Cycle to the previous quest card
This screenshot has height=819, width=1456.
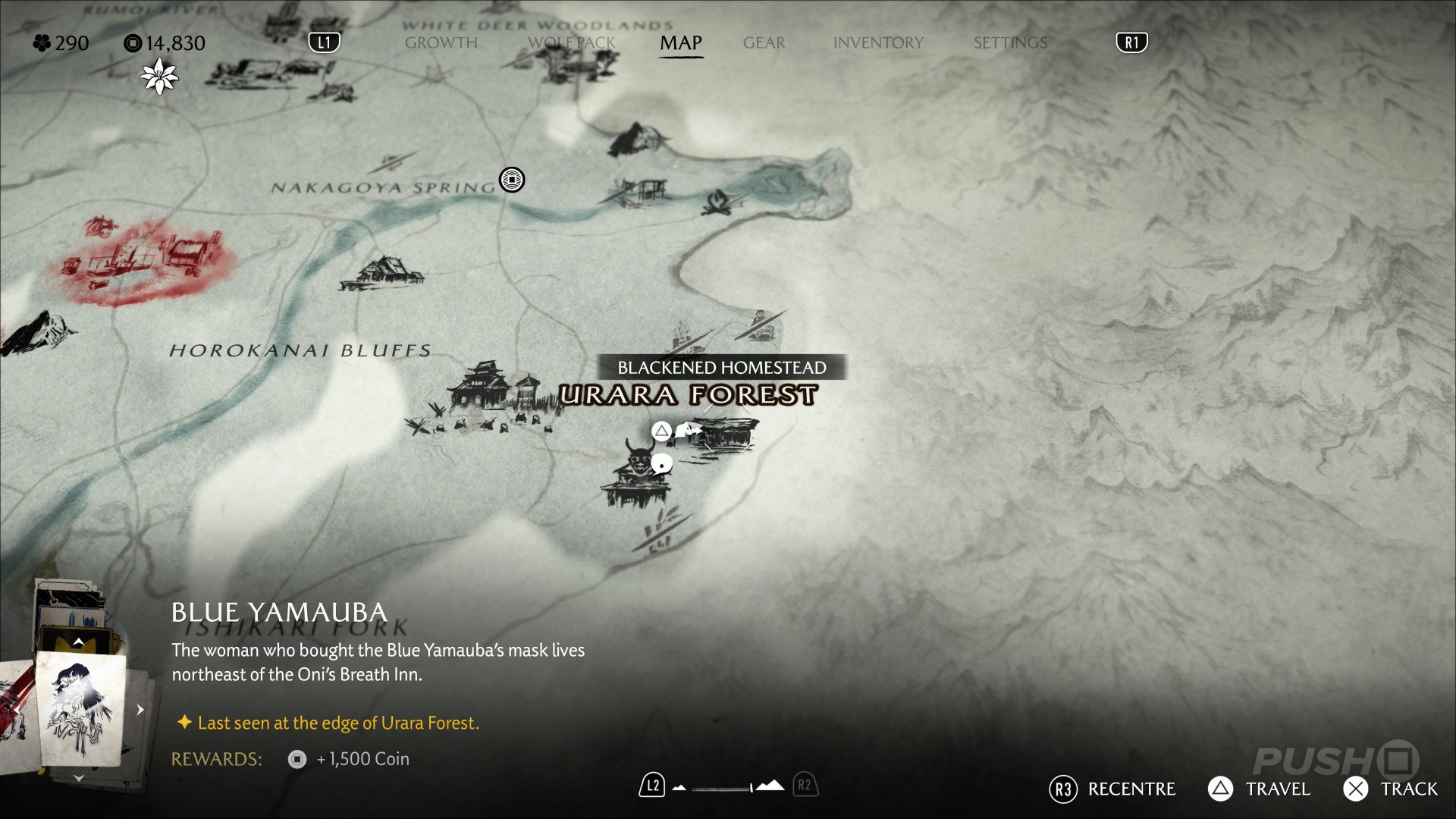coord(78,642)
